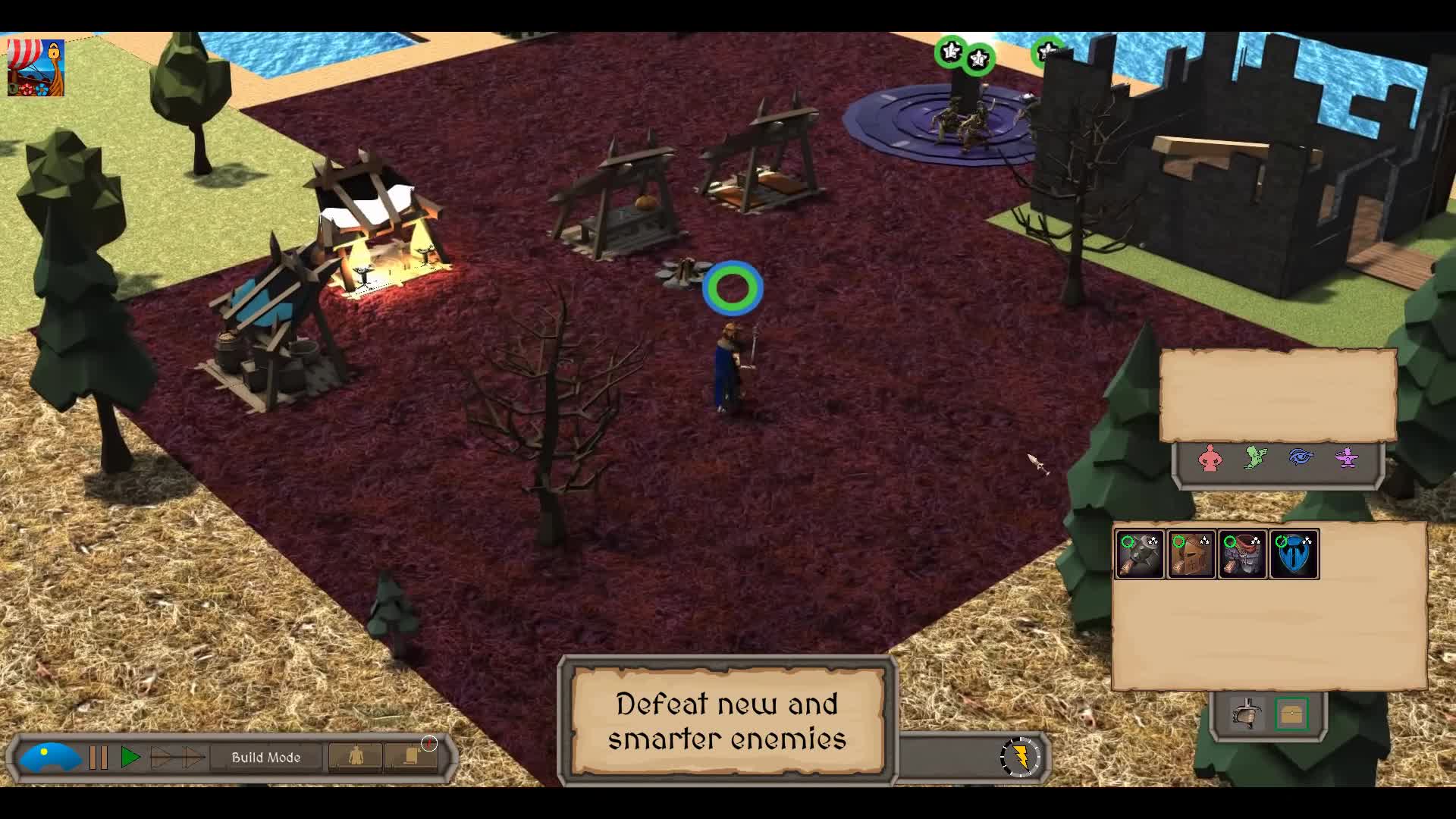The width and height of the screenshot is (1456, 819).
Task: Open Build Mode
Action: (267, 757)
